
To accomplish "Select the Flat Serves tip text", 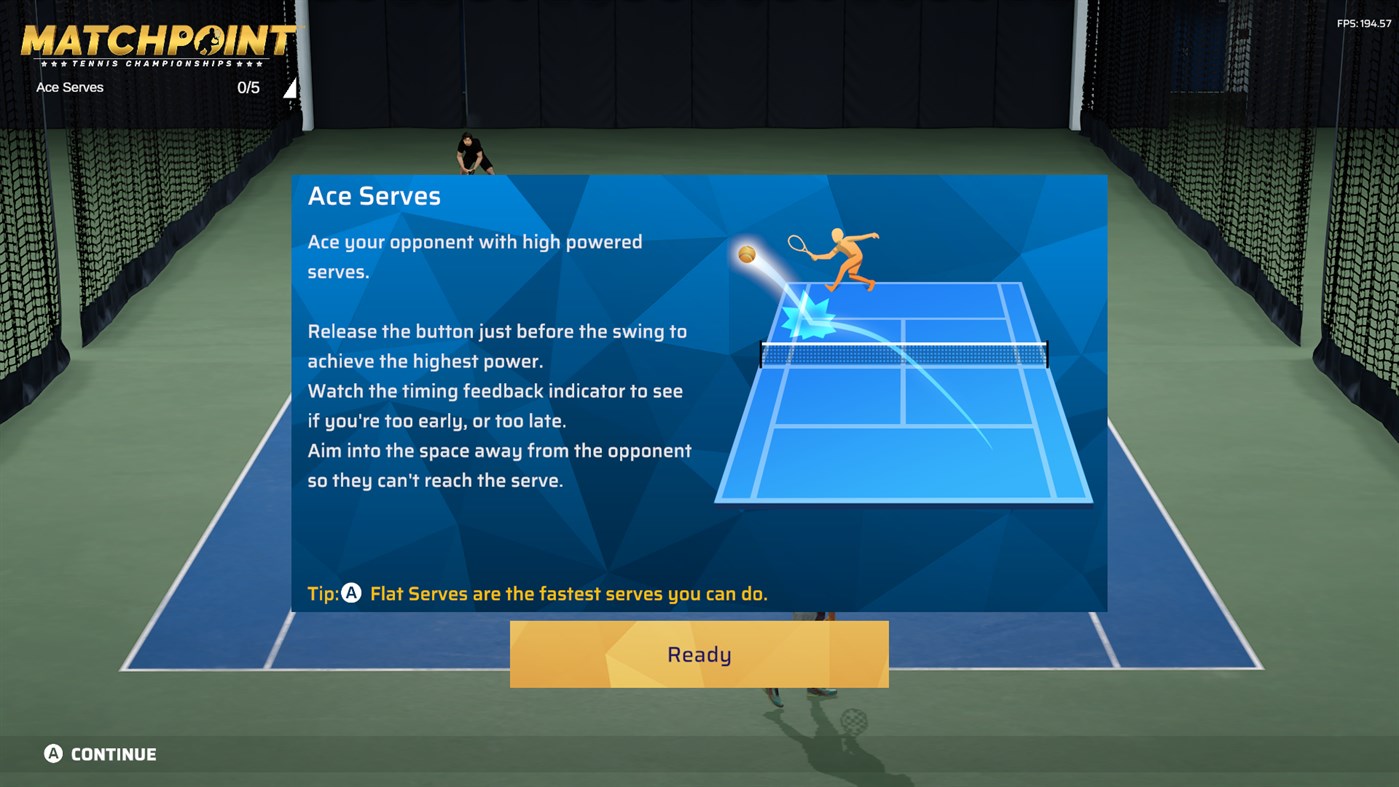I will (x=570, y=593).
